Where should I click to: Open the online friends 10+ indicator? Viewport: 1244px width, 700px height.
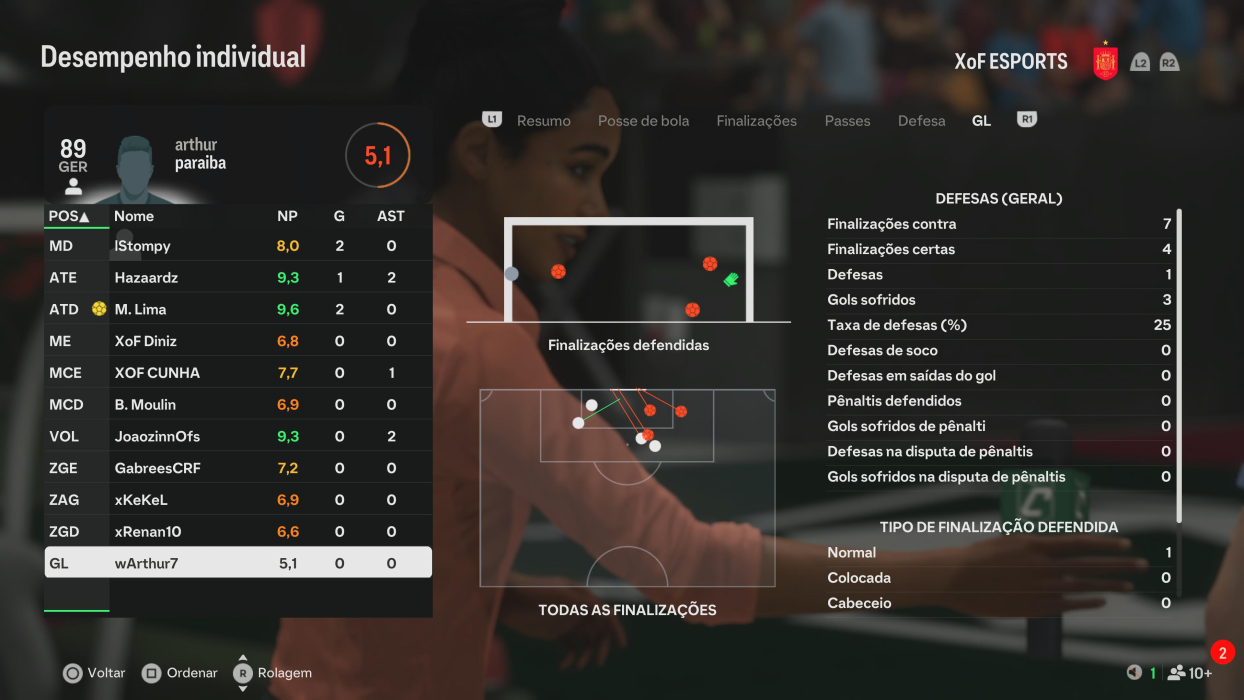click(1189, 673)
